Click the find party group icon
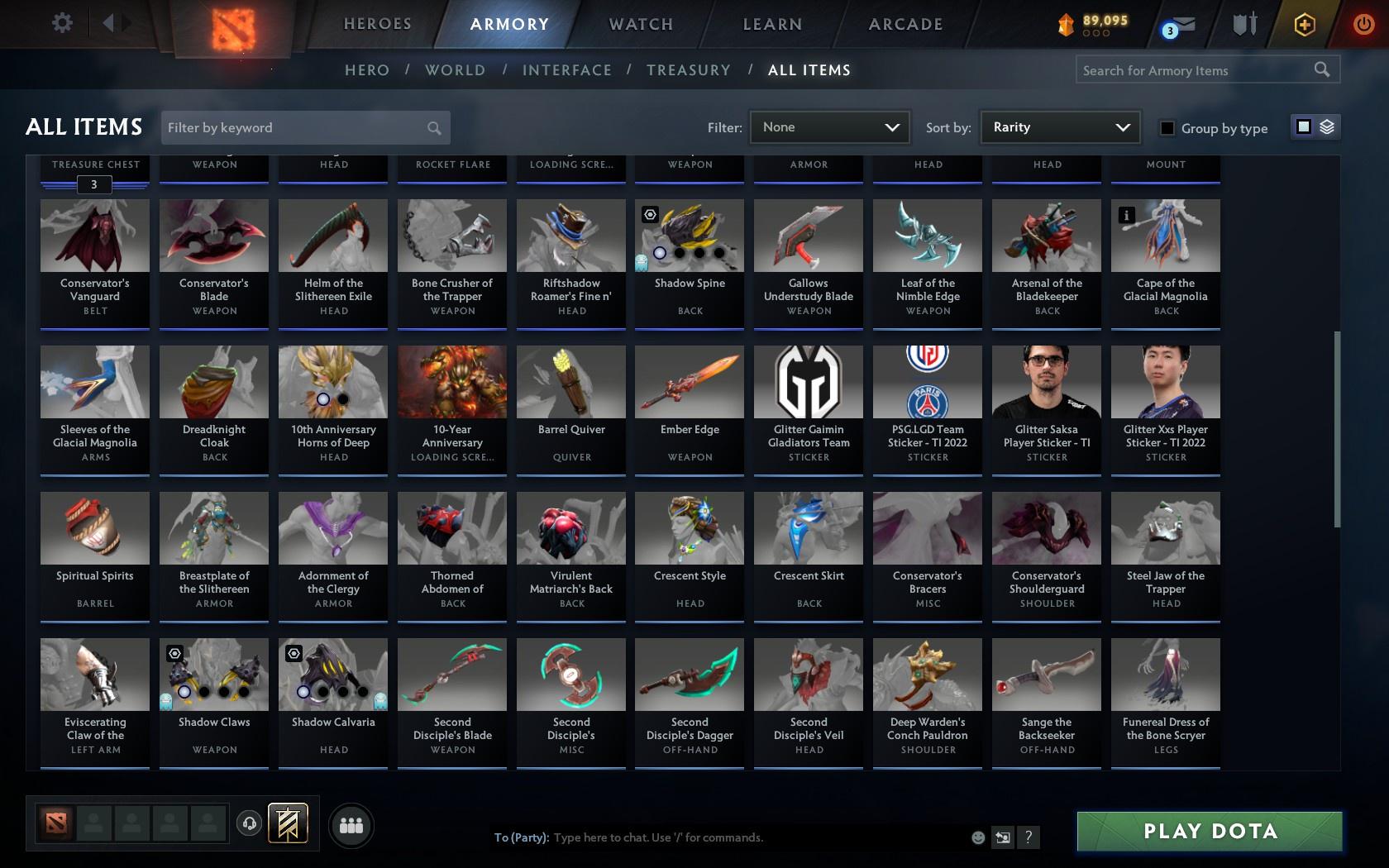Viewport: 1389px width, 868px height. pos(351,824)
